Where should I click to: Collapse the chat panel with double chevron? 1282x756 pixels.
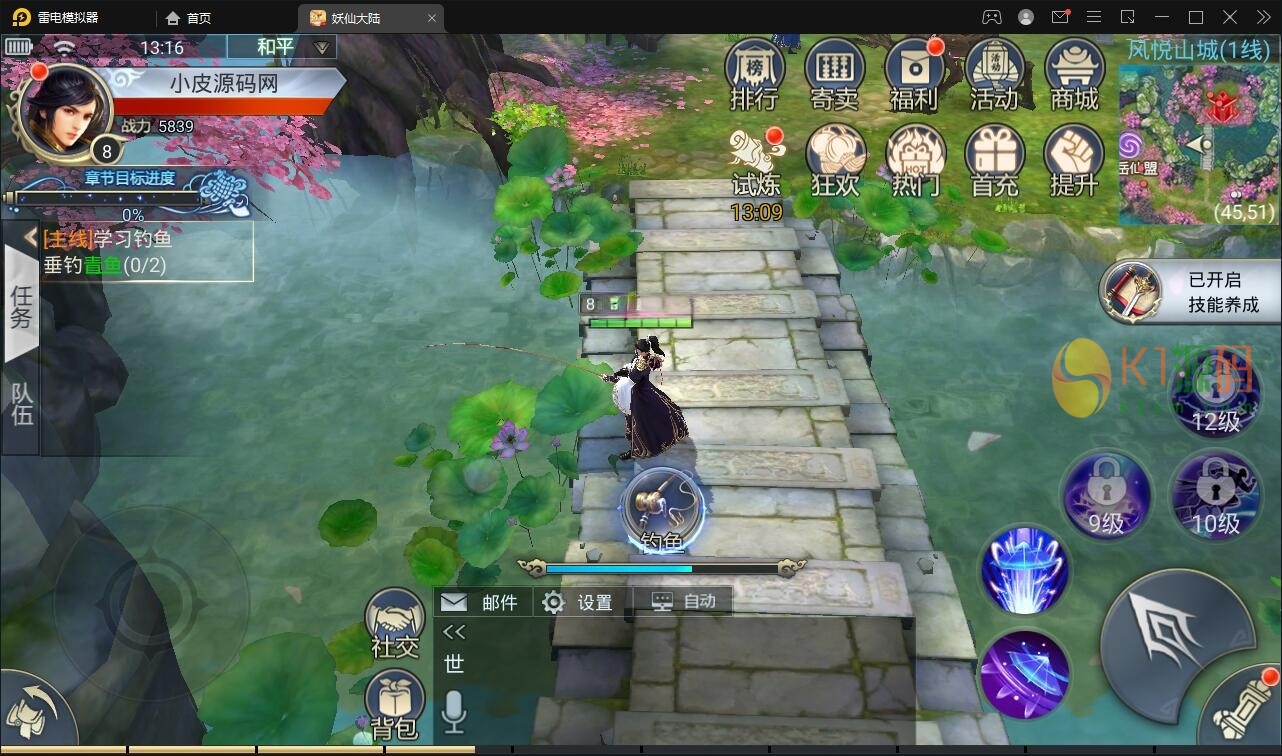pyautogui.click(x=453, y=632)
